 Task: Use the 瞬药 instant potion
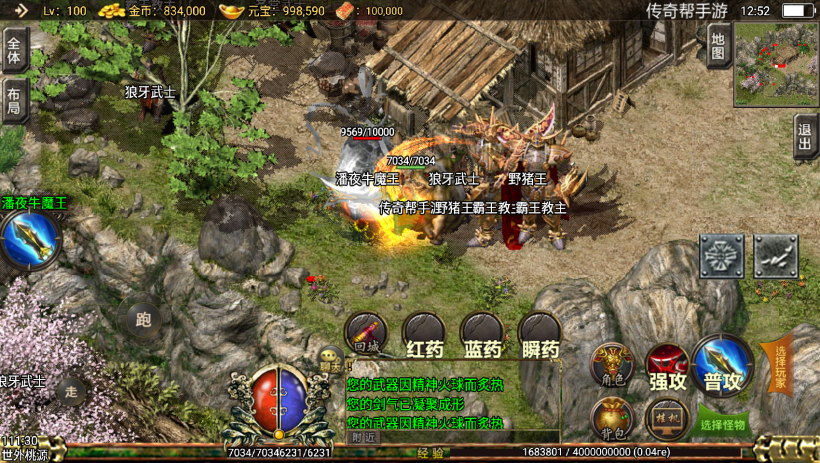click(x=540, y=336)
